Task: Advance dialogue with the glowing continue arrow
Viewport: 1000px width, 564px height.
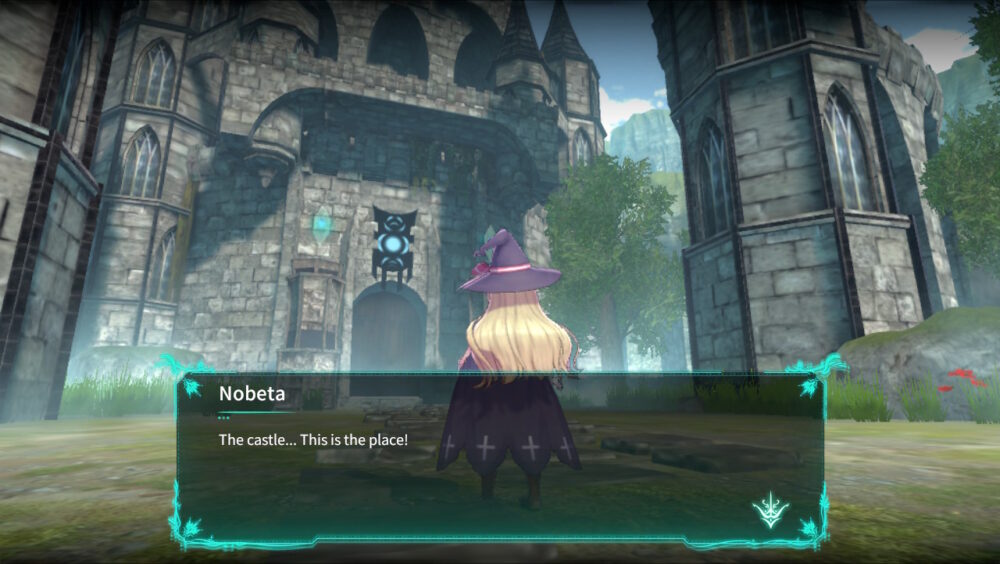Action: tap(770, 511)
